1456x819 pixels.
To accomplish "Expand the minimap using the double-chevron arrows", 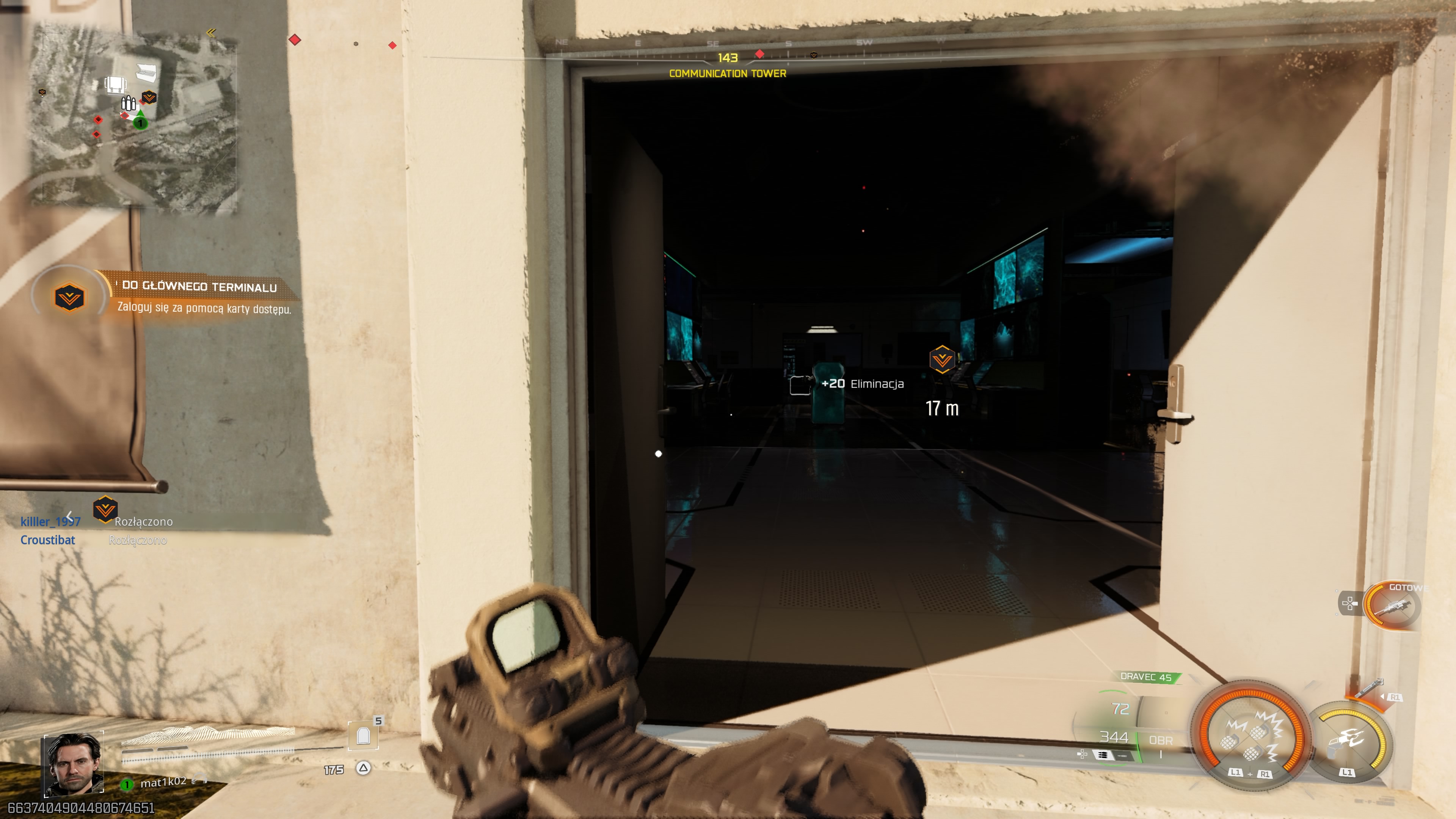I will coord(212,33).
